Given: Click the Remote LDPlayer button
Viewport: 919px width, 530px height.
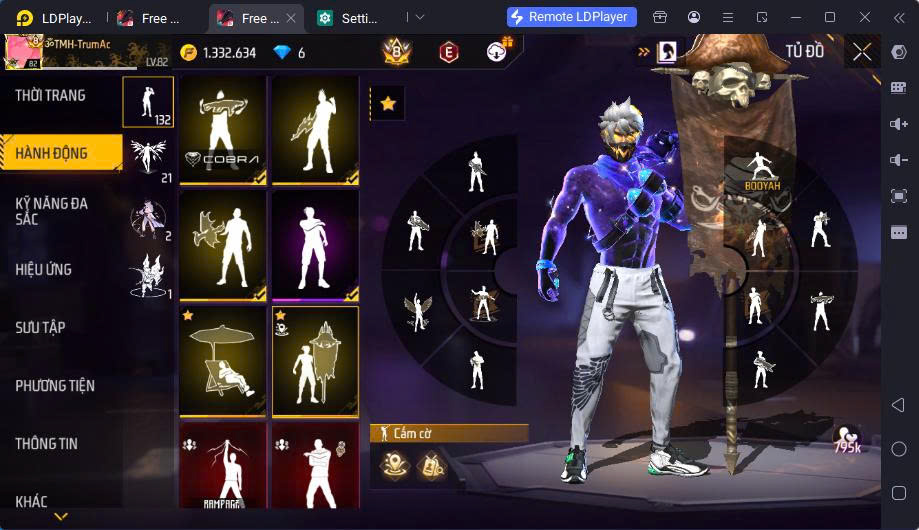Looking at the screenshot, I should coord(570,17).
